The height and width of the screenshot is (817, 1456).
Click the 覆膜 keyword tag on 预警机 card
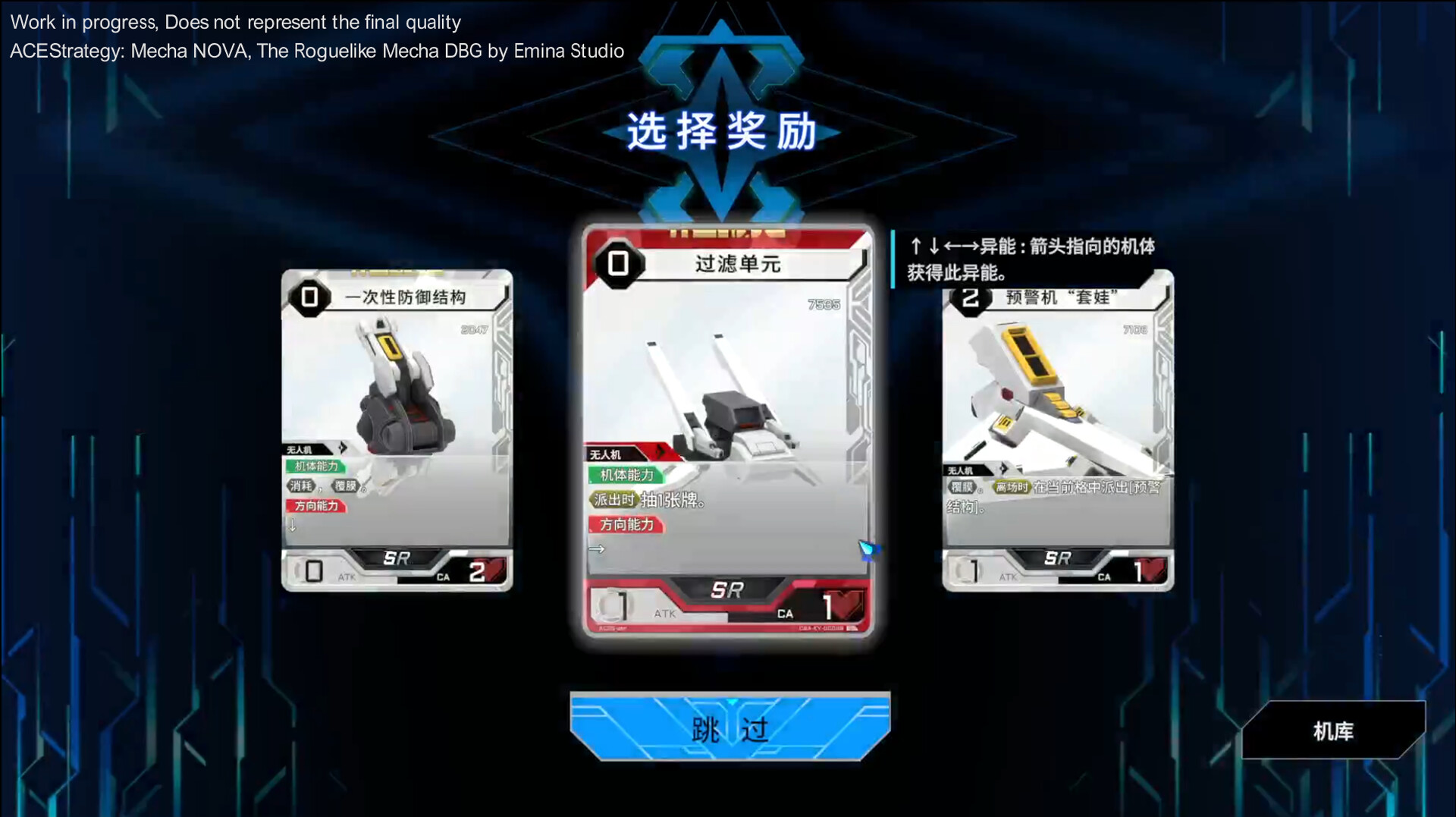click(x=962, y=487)
